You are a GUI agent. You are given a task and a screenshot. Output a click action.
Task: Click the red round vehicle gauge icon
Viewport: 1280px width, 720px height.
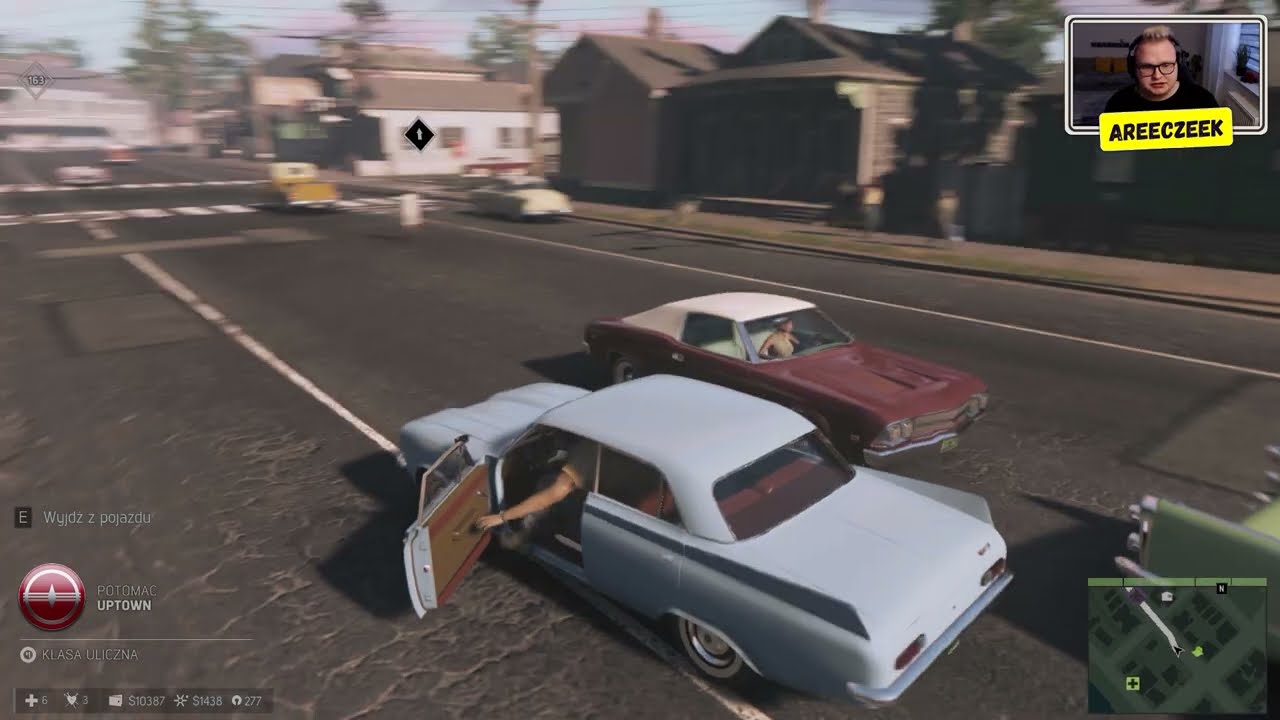(x=52, y=597)
